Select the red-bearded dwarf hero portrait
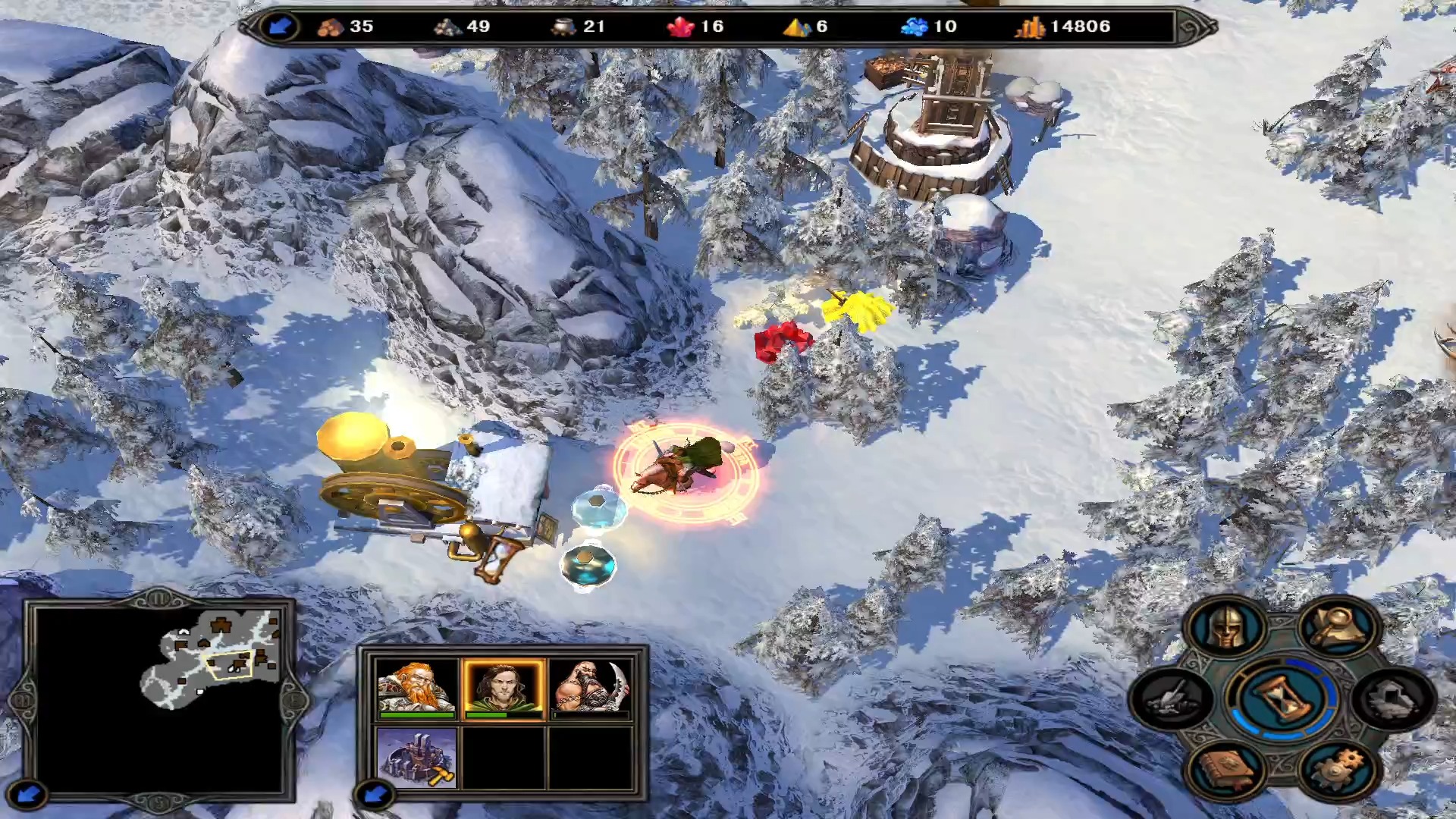Screen dimensions: 1456x819 [416, 689]
